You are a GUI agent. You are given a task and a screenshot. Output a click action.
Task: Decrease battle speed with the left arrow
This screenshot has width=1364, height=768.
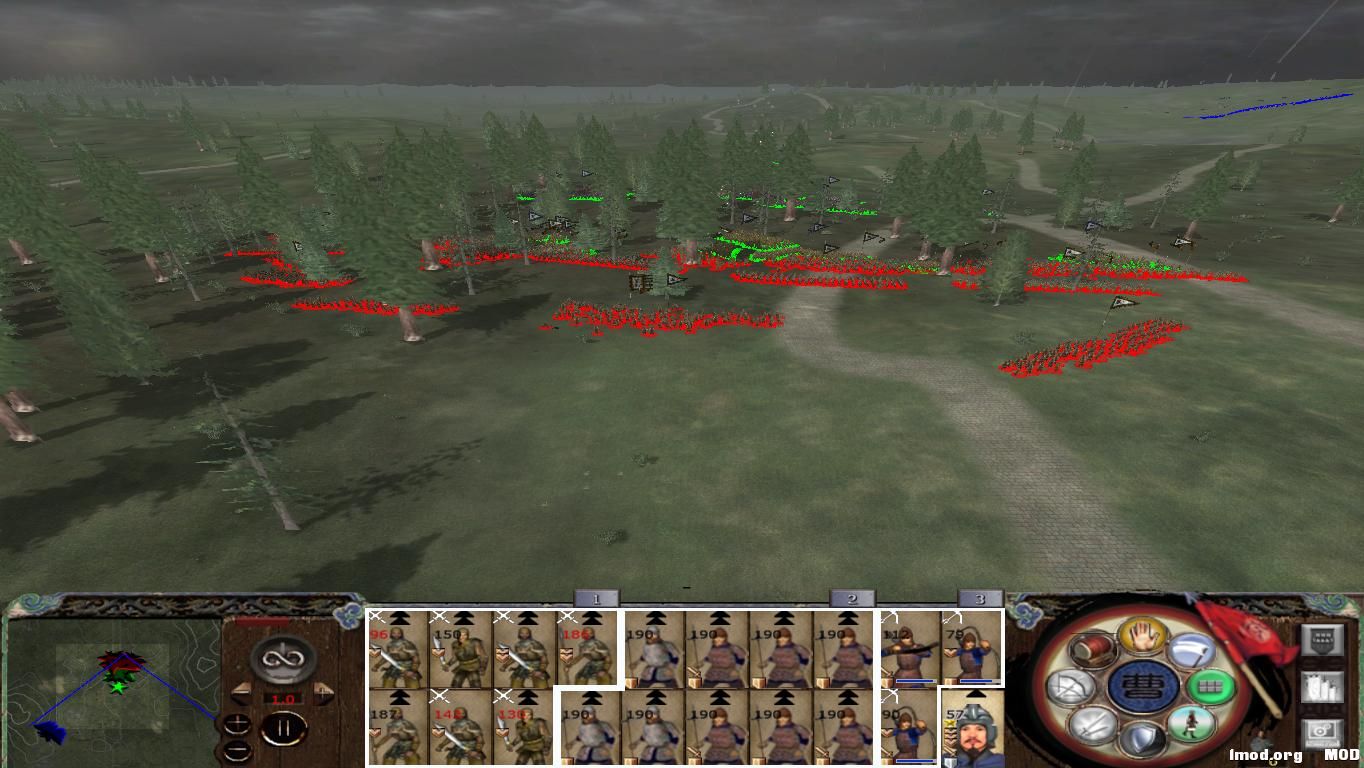[241, 692]
